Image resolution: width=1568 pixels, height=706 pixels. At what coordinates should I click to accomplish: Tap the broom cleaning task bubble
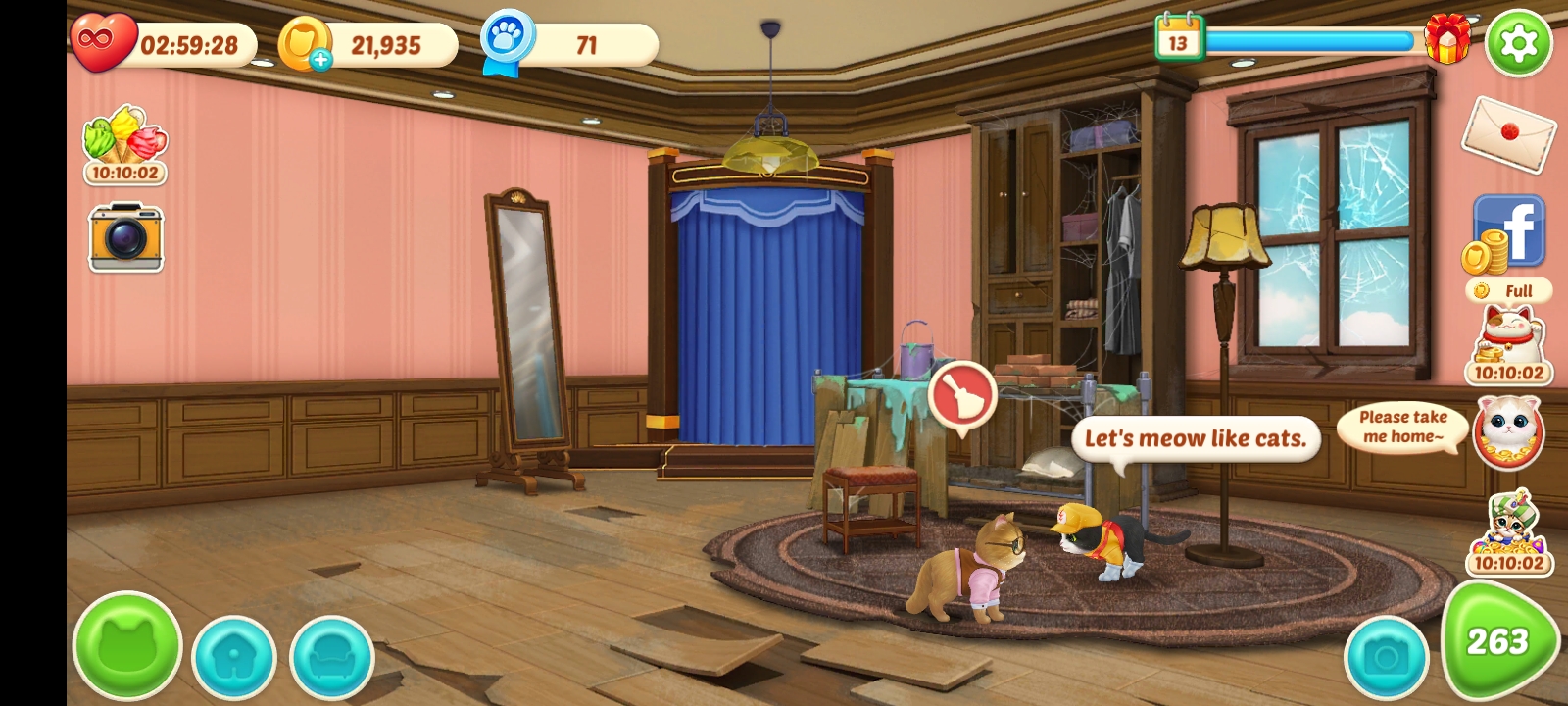pyautogui.click(x=960, y=394)
